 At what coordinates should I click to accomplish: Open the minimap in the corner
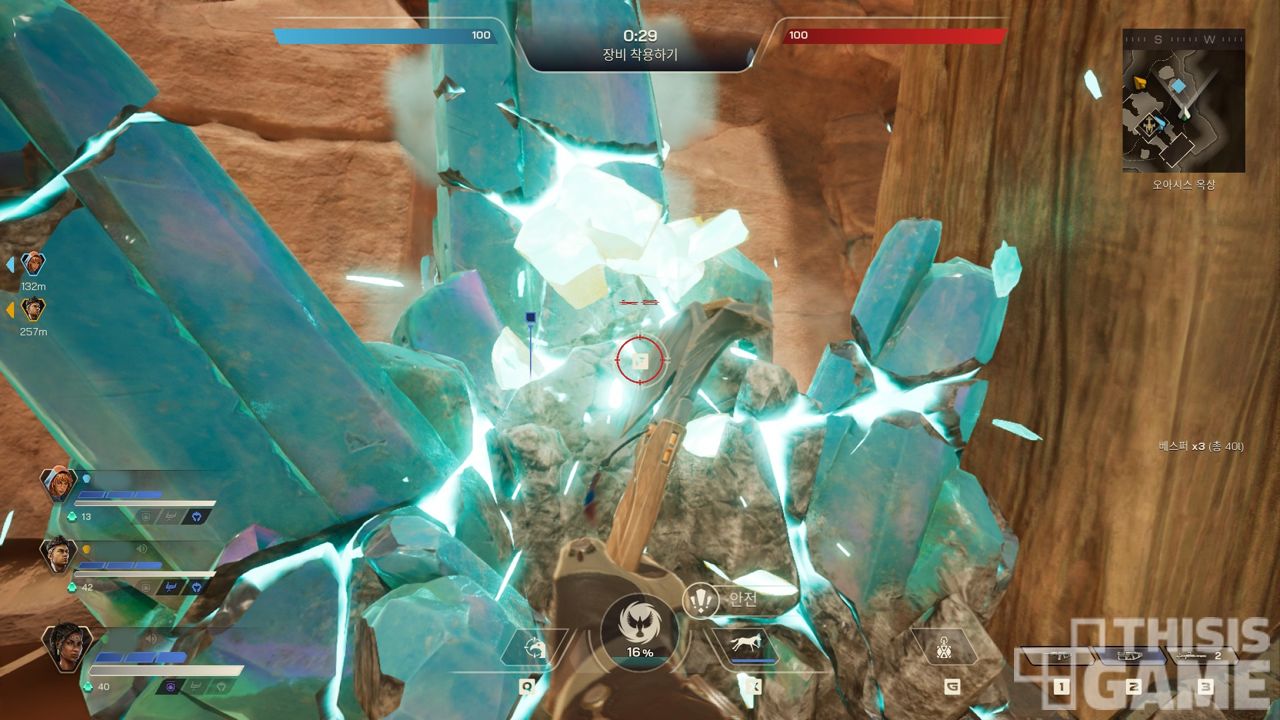coord(1183,101)
